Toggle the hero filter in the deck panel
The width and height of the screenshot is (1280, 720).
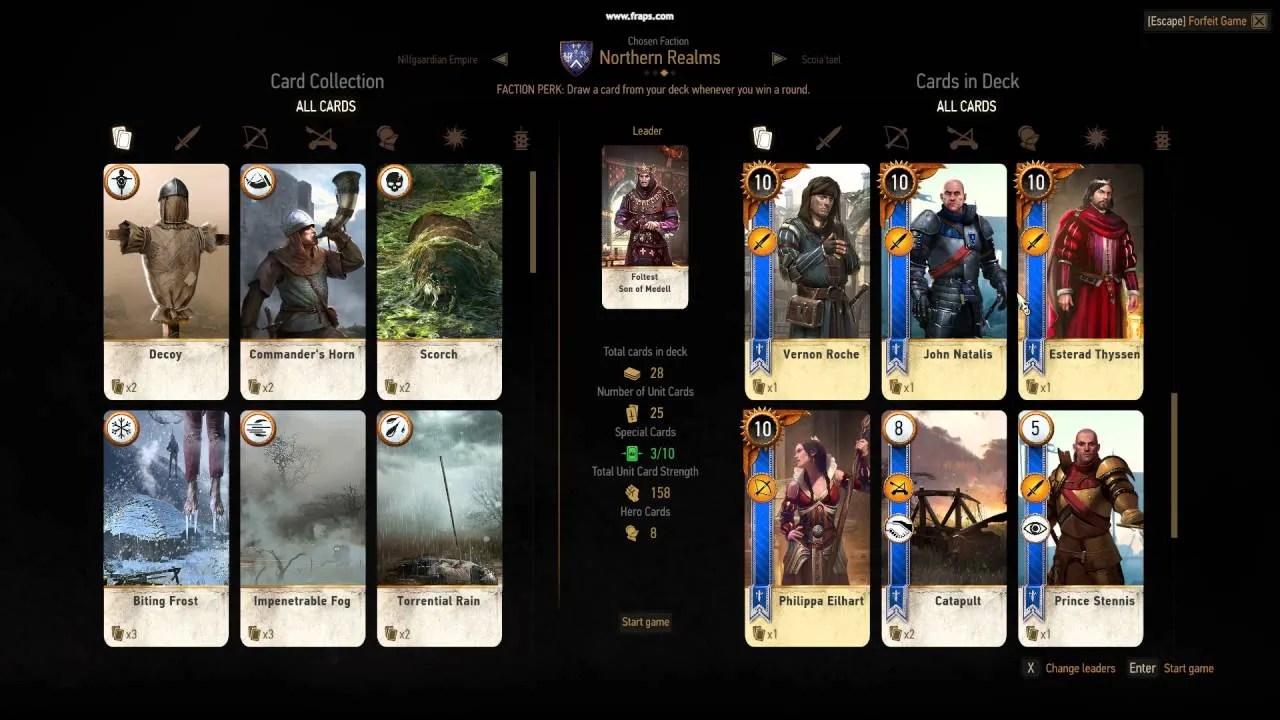[x=1029, y=140]
